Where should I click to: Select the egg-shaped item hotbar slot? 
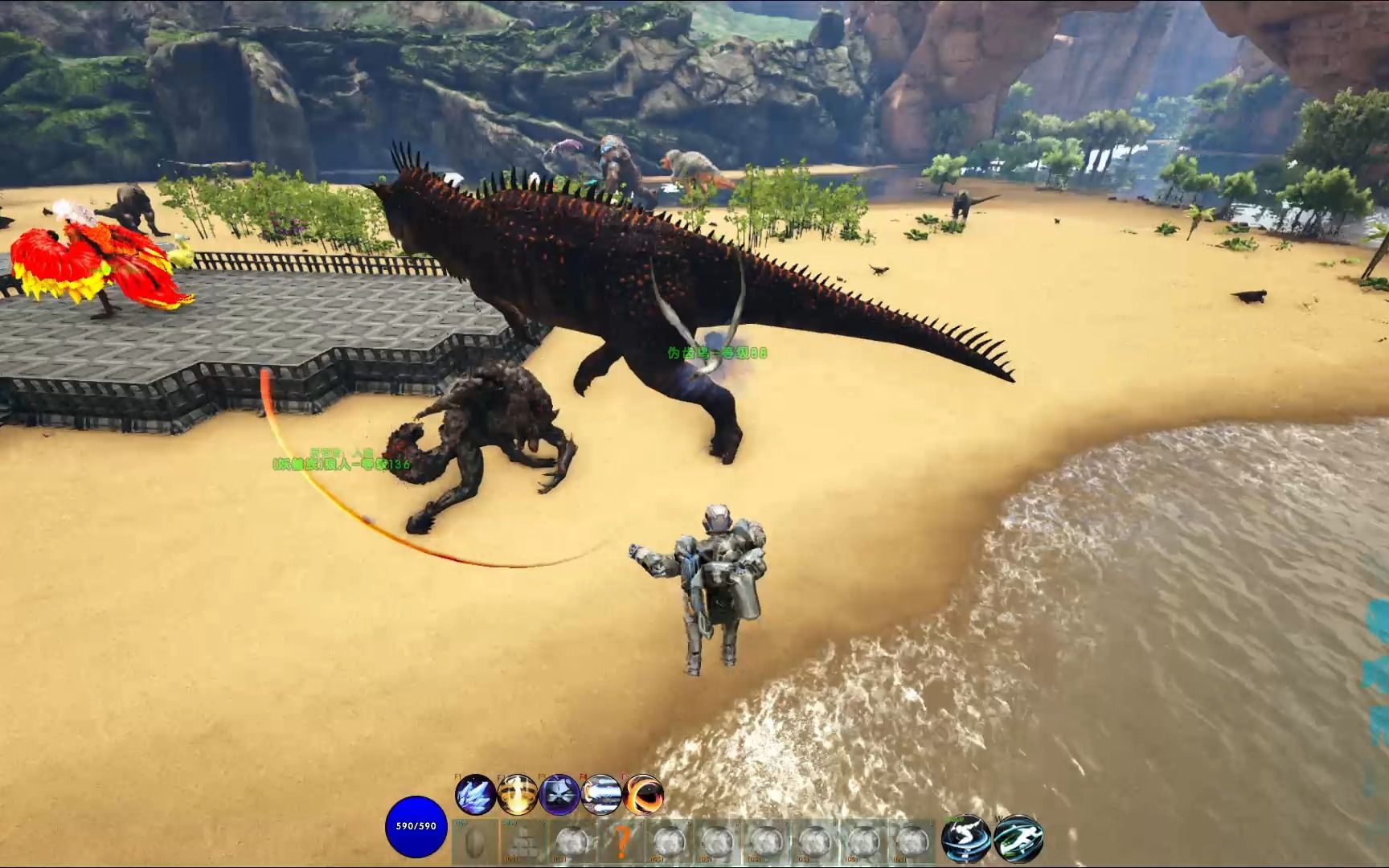[x=476, y=841]
